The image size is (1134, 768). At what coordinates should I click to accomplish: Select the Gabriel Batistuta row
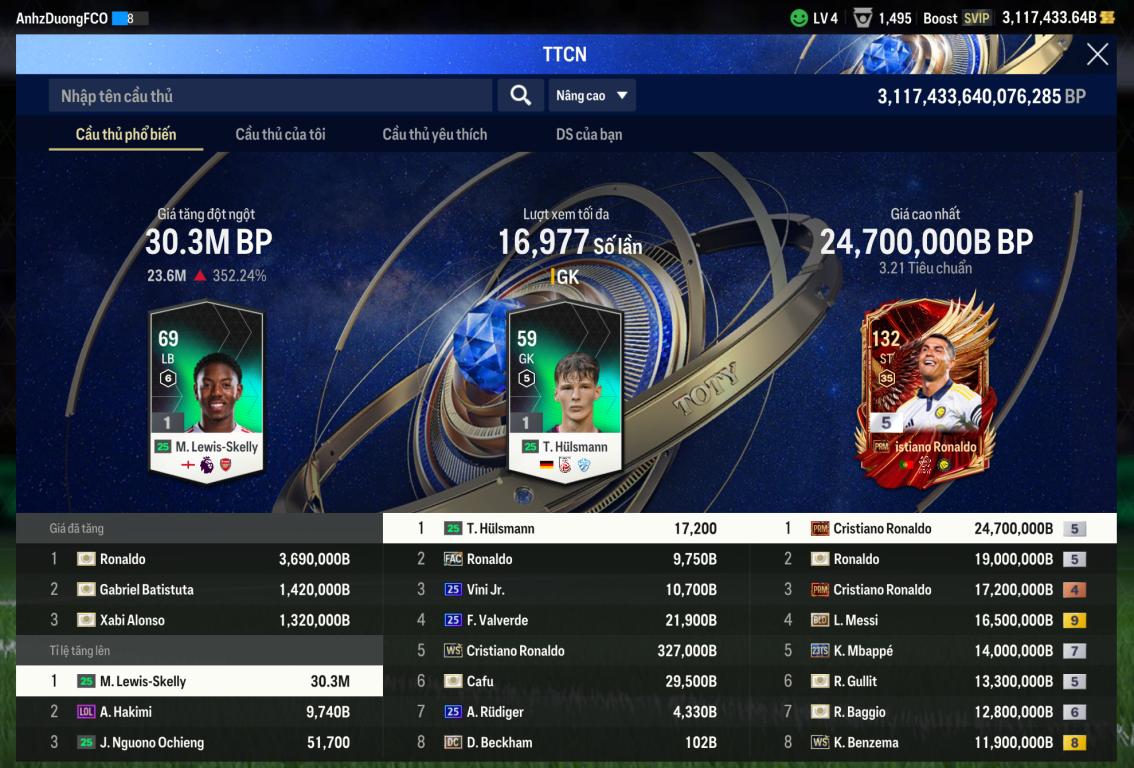click(x=200, y=590)
